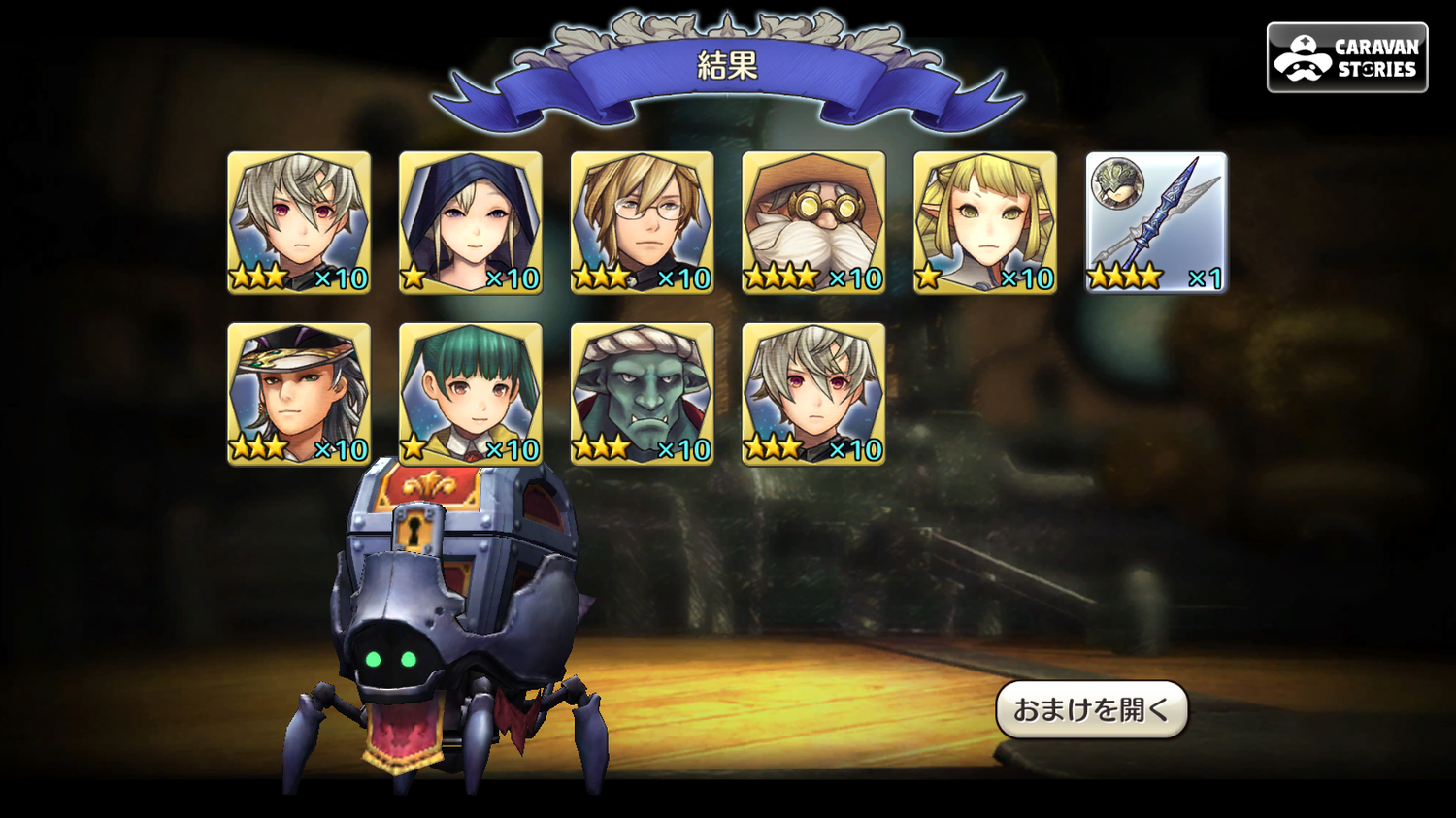Open the bonus with おまけを開く button
The image size is (1456, 818).
tap(1091, 709)
